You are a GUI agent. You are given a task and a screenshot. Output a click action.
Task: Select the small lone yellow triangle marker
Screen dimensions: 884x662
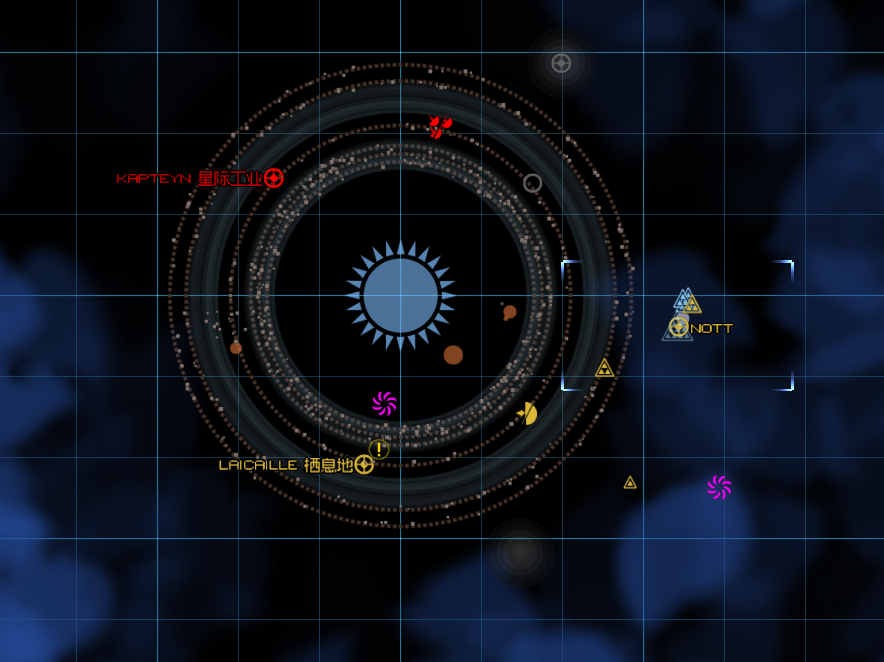pos(630,482)
